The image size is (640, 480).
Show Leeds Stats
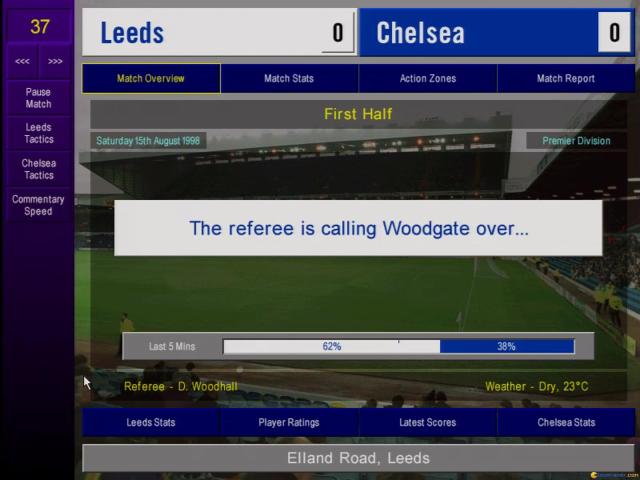pyautogui.click(x=151, y=422)
